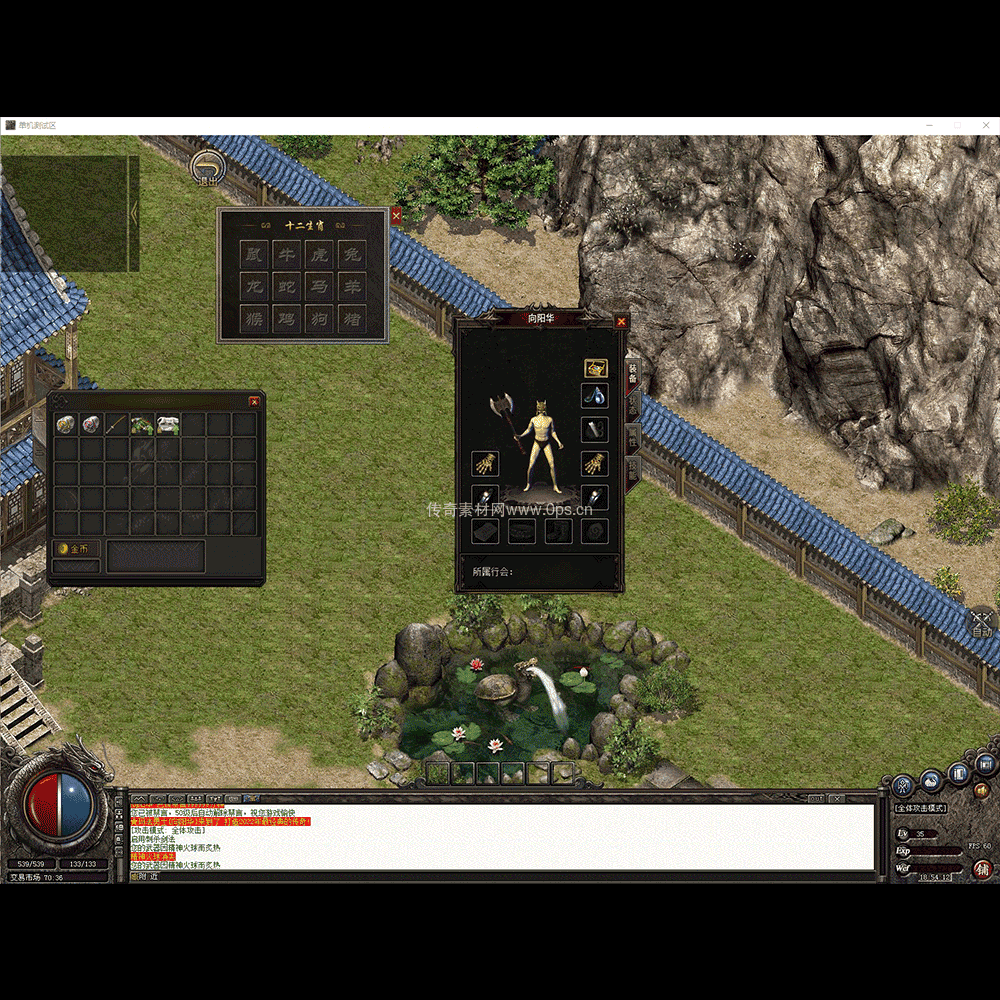The width and height of the screenshot is (1000, 1000).
Task: Close the twelve zodiac panel
Action: click(x=396, y=215)
